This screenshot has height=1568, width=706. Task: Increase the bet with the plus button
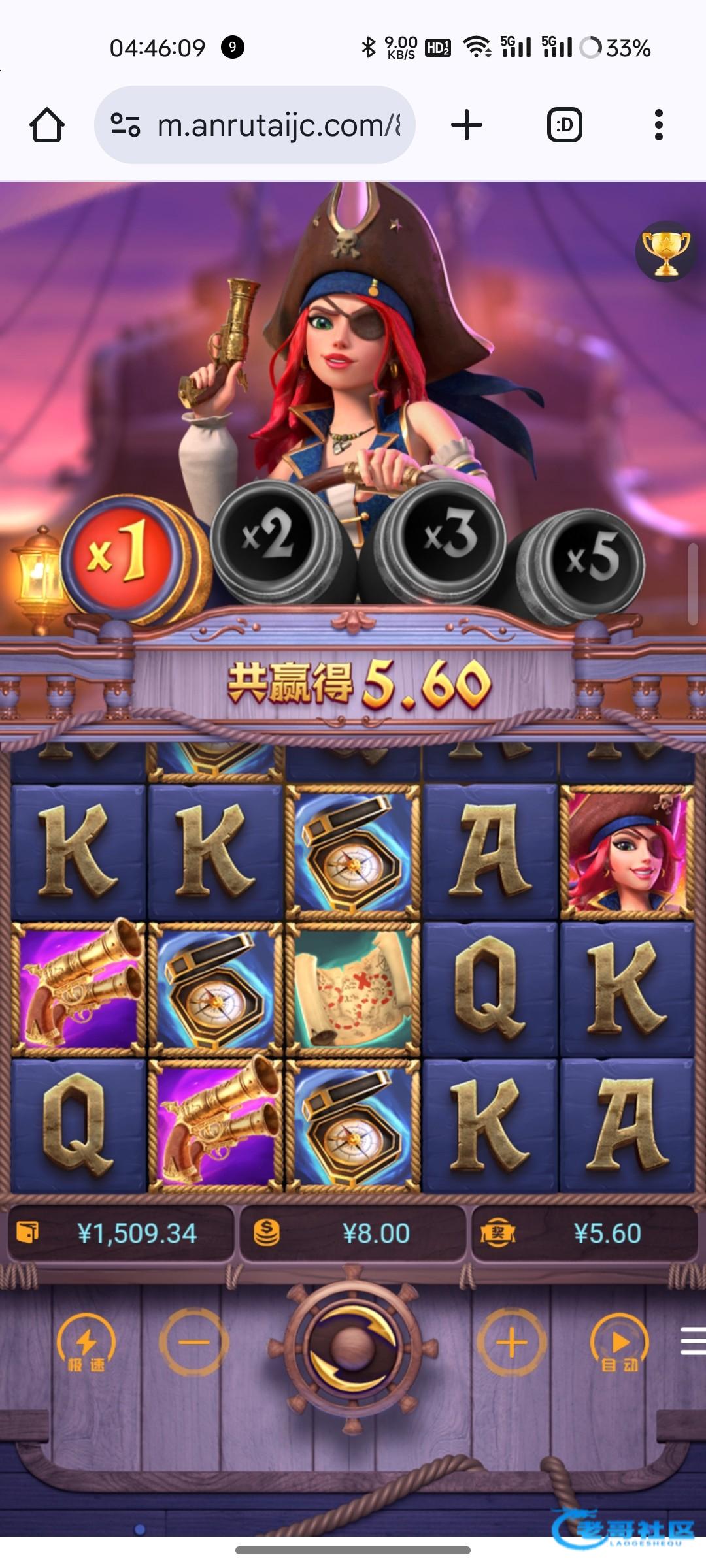click(x=511, y=1343)
